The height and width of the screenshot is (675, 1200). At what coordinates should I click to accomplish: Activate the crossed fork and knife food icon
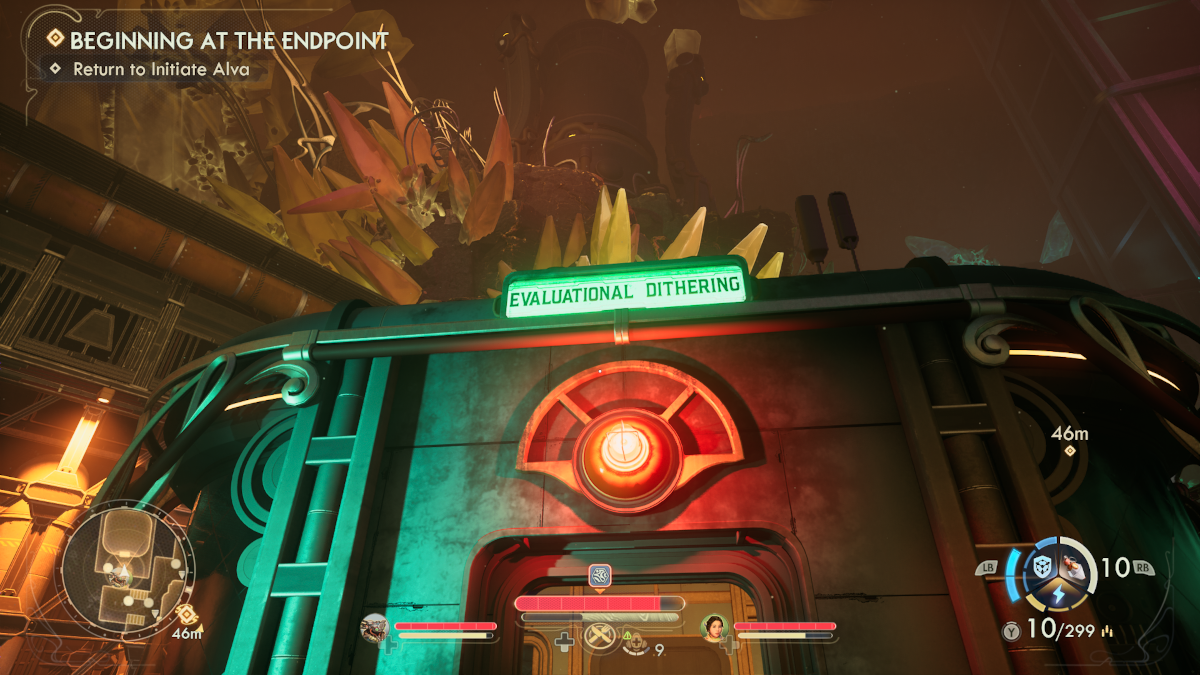[599, 635]
